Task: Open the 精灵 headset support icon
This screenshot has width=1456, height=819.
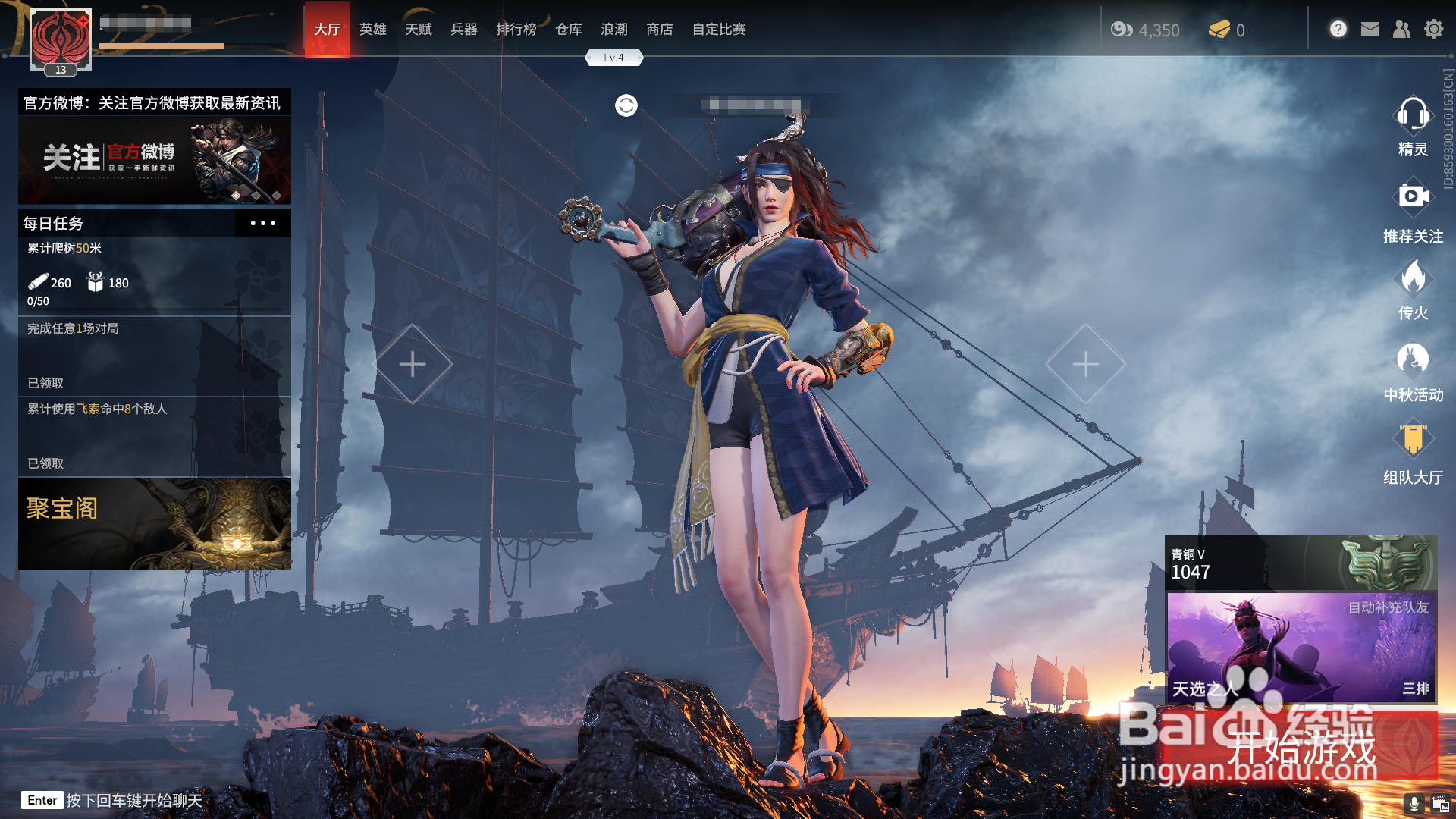Action: coord(1413,125)
